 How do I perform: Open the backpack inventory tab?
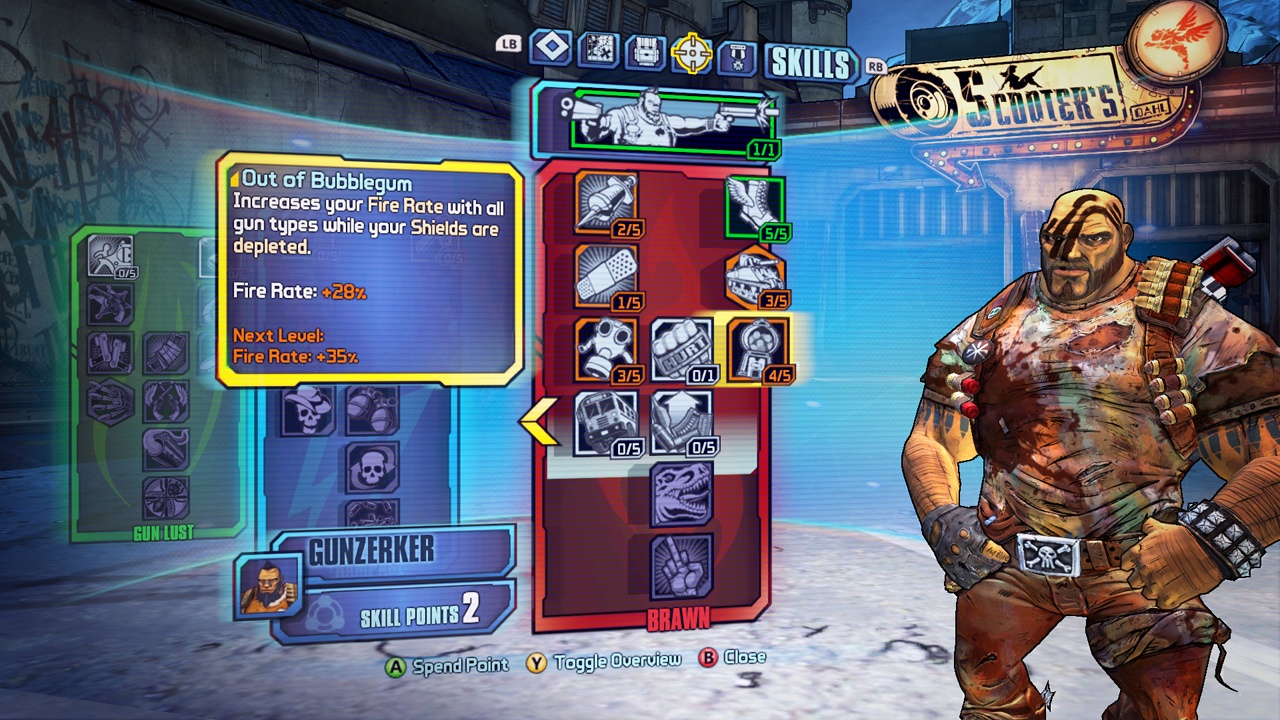644,51
